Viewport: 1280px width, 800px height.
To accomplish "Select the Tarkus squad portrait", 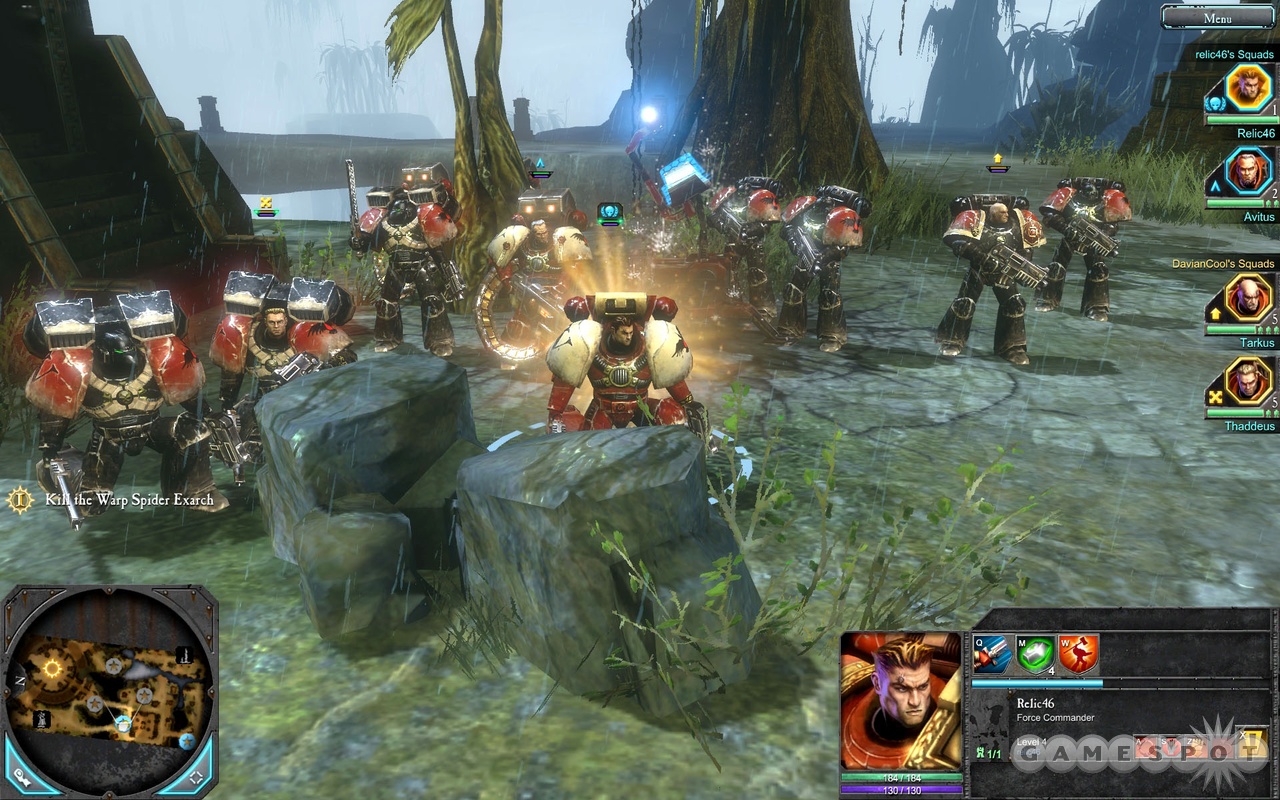I will tap(1249, 298).
